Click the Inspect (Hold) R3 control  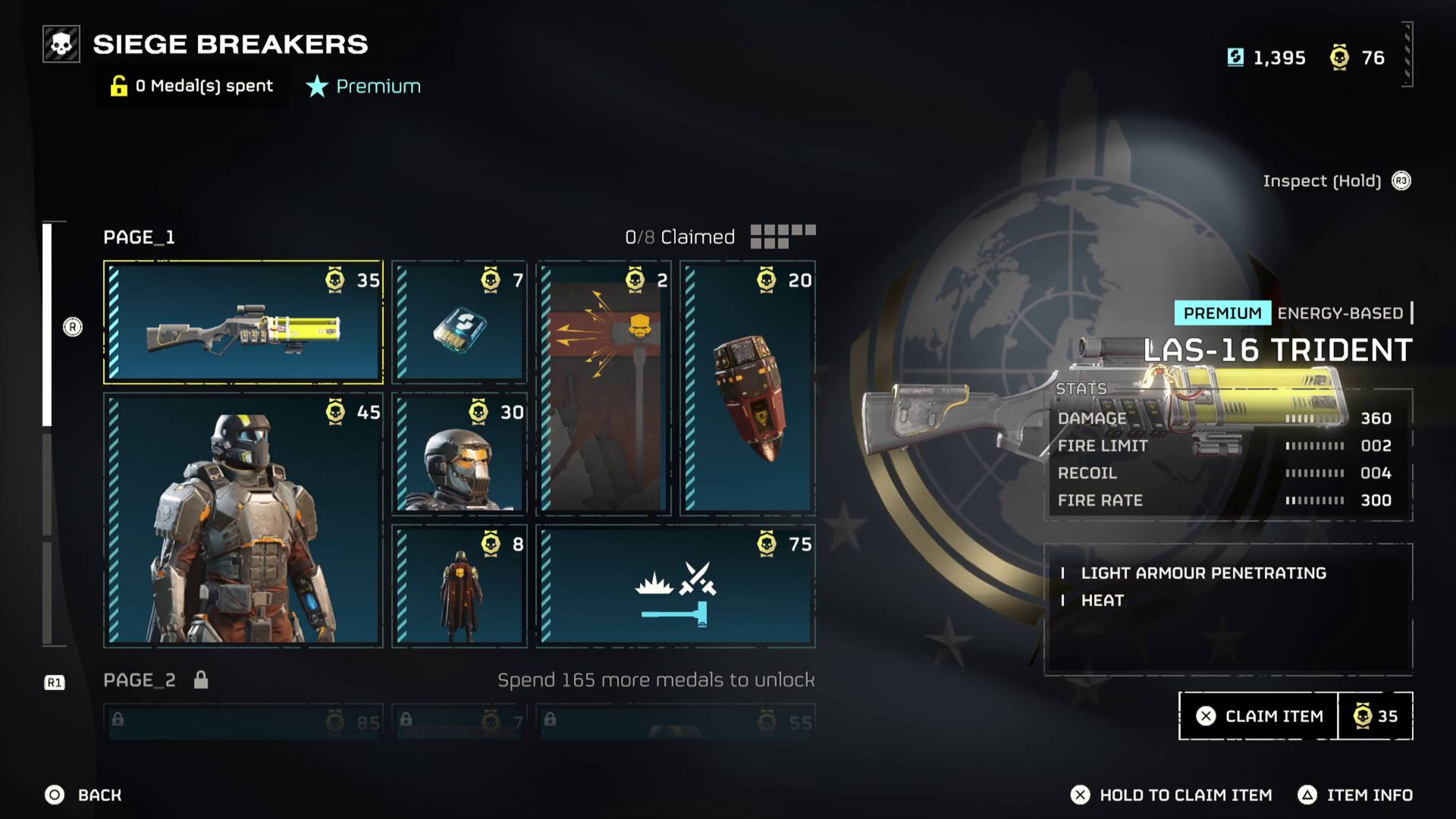click(x=1338, y=180)
